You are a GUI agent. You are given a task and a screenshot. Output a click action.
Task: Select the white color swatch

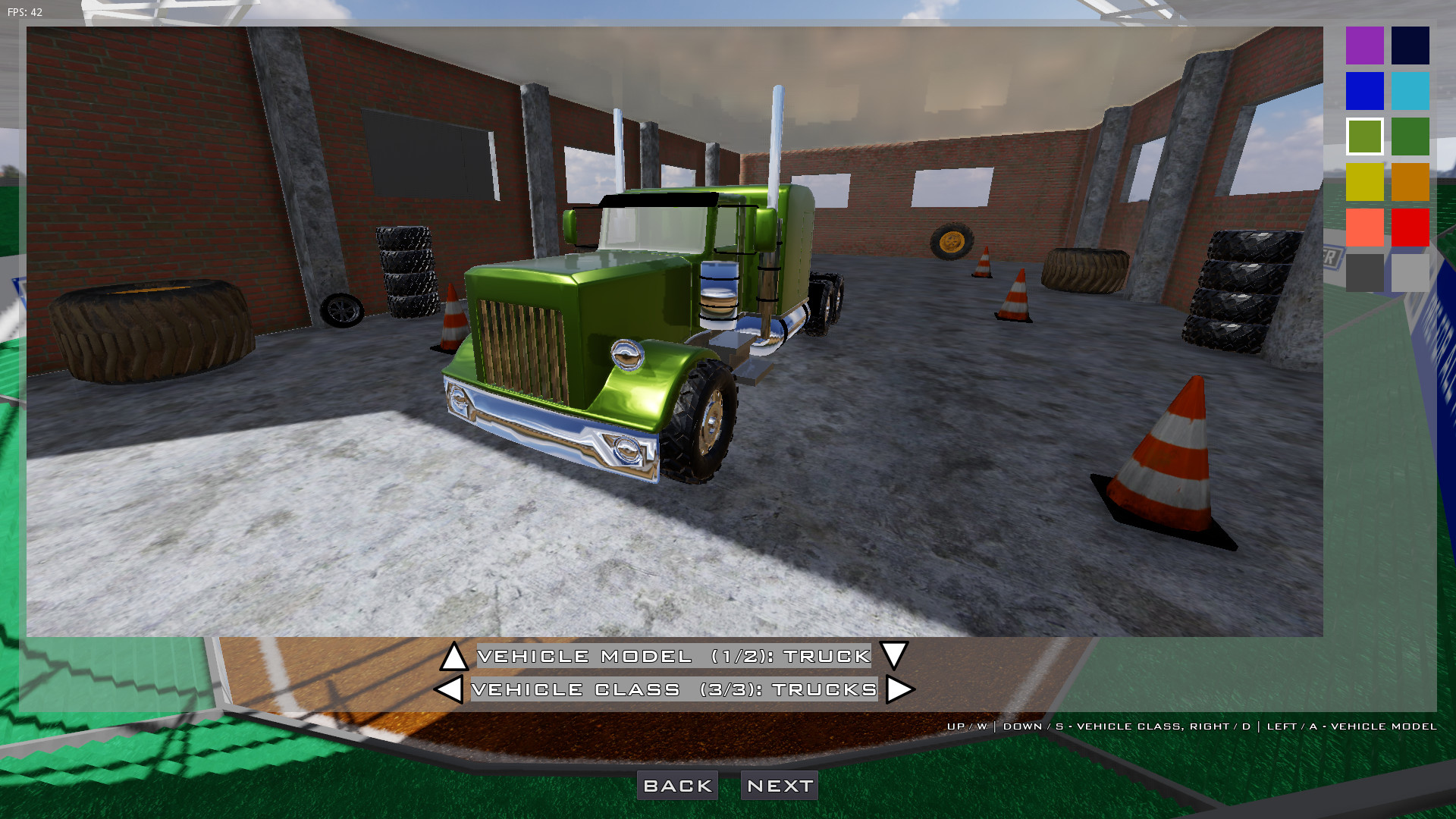click(1409, 273)
